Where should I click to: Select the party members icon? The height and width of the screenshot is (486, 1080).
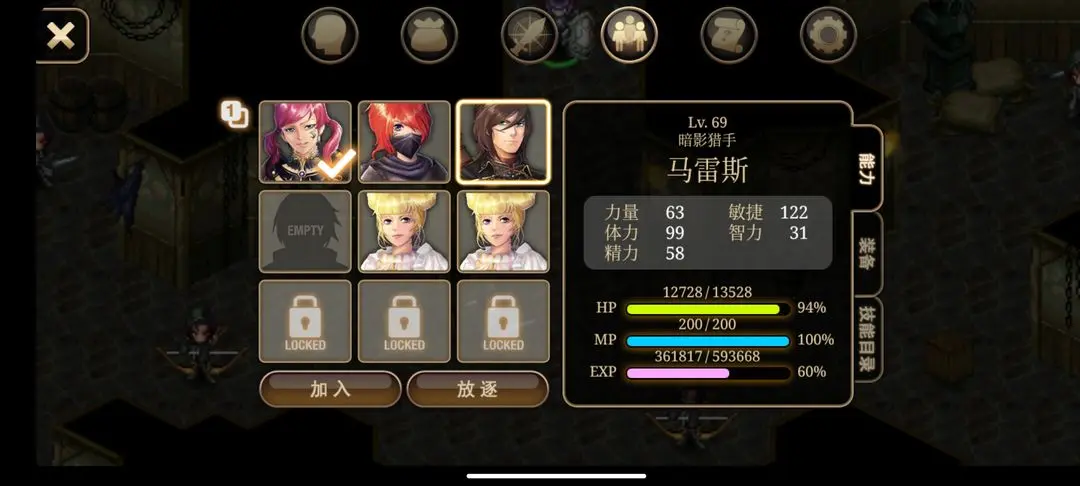pyautogui.click(x=629, y=36)
